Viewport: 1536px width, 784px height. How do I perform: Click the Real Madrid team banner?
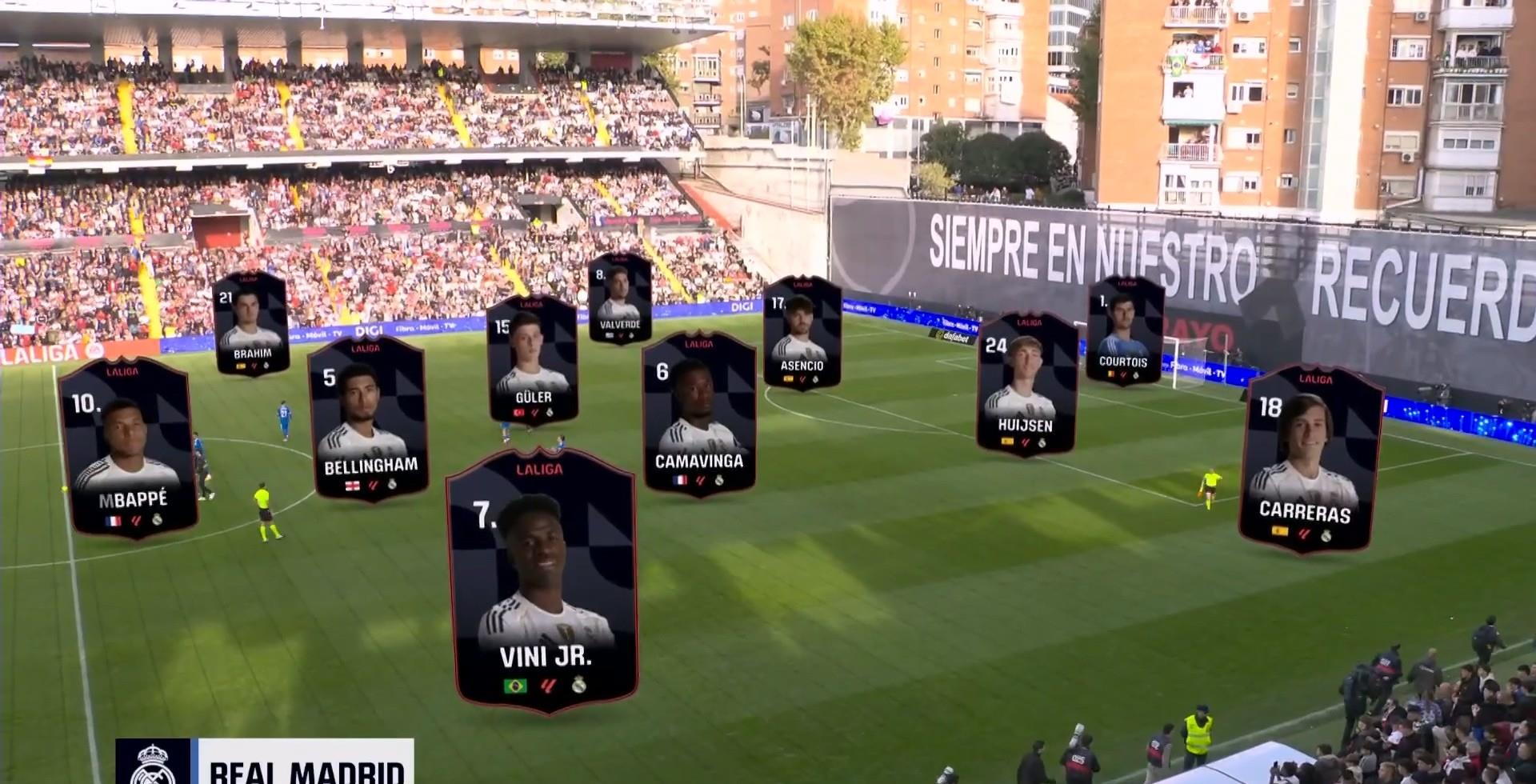pyautogui.click(x=266, y=765)
